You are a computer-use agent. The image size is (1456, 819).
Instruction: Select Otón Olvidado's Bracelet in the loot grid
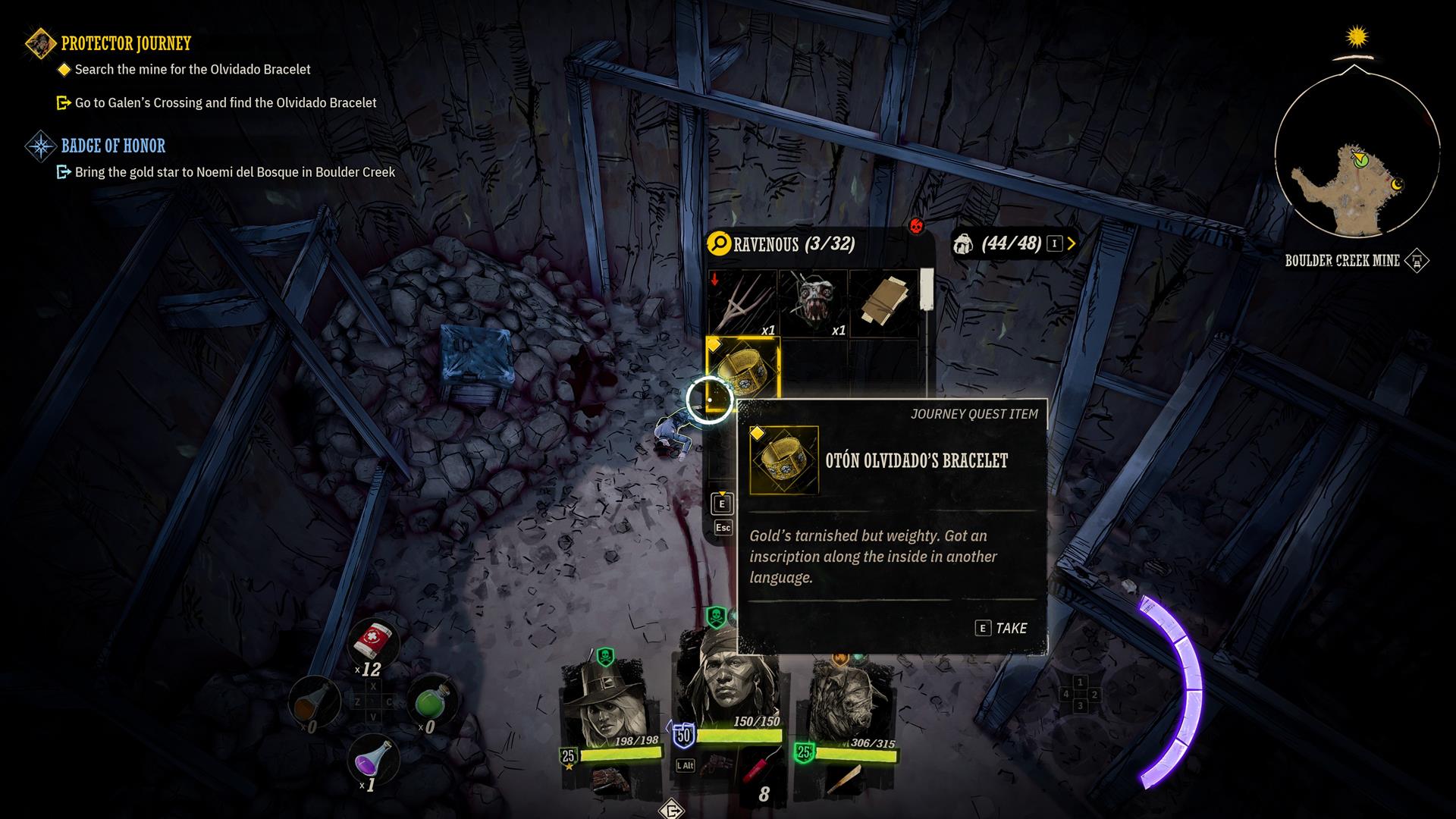click(743, 372)
